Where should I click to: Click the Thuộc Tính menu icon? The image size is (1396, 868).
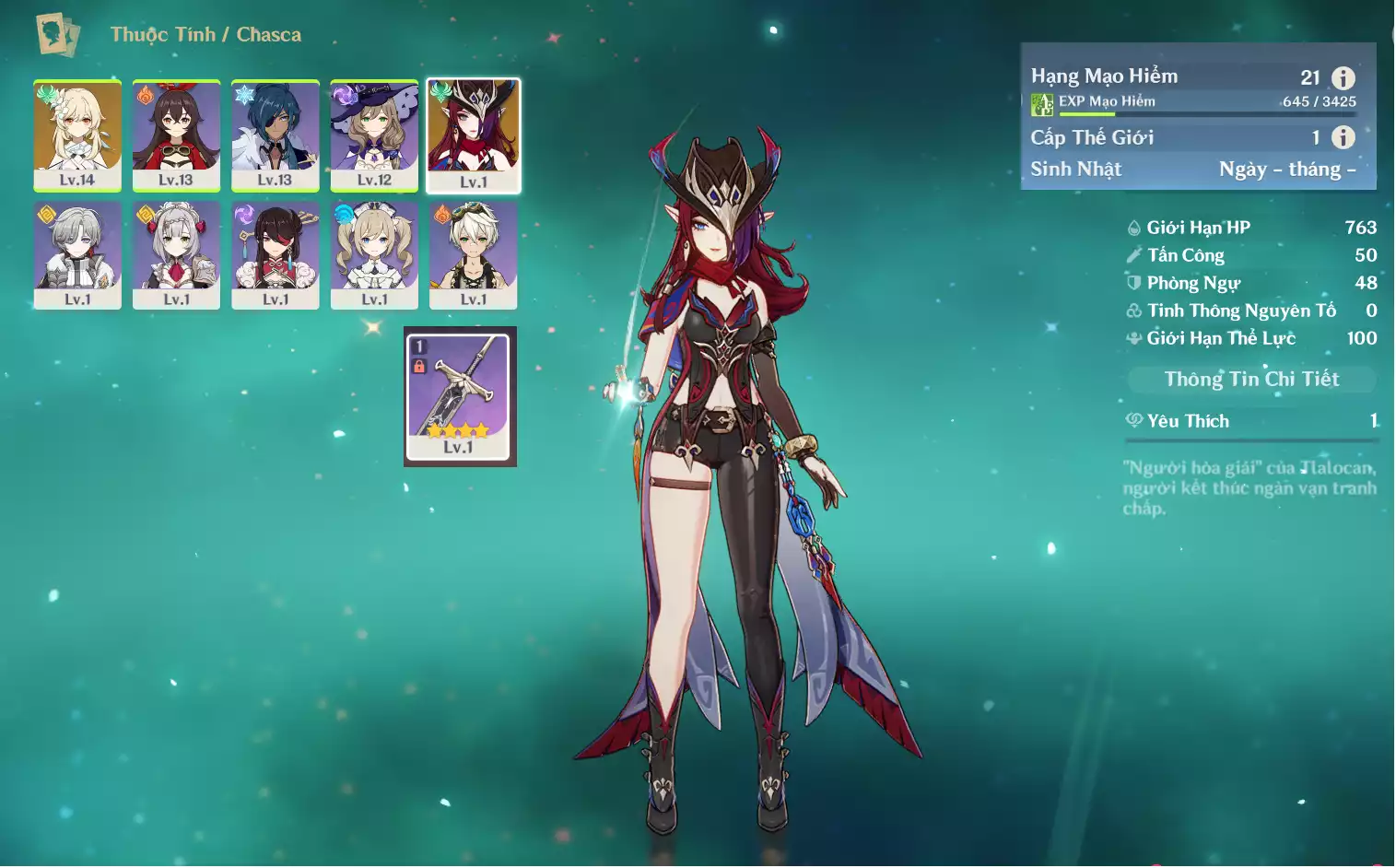[57, 35]
